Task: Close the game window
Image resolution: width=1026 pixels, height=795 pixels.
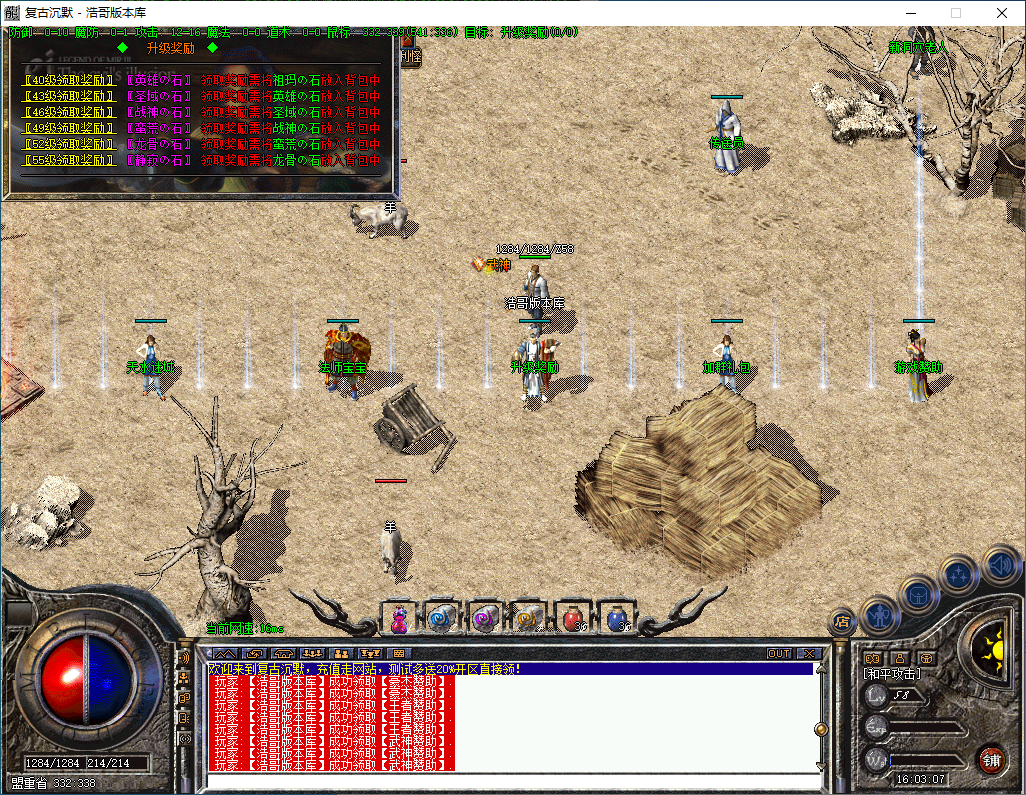Action: [1002, 13]
